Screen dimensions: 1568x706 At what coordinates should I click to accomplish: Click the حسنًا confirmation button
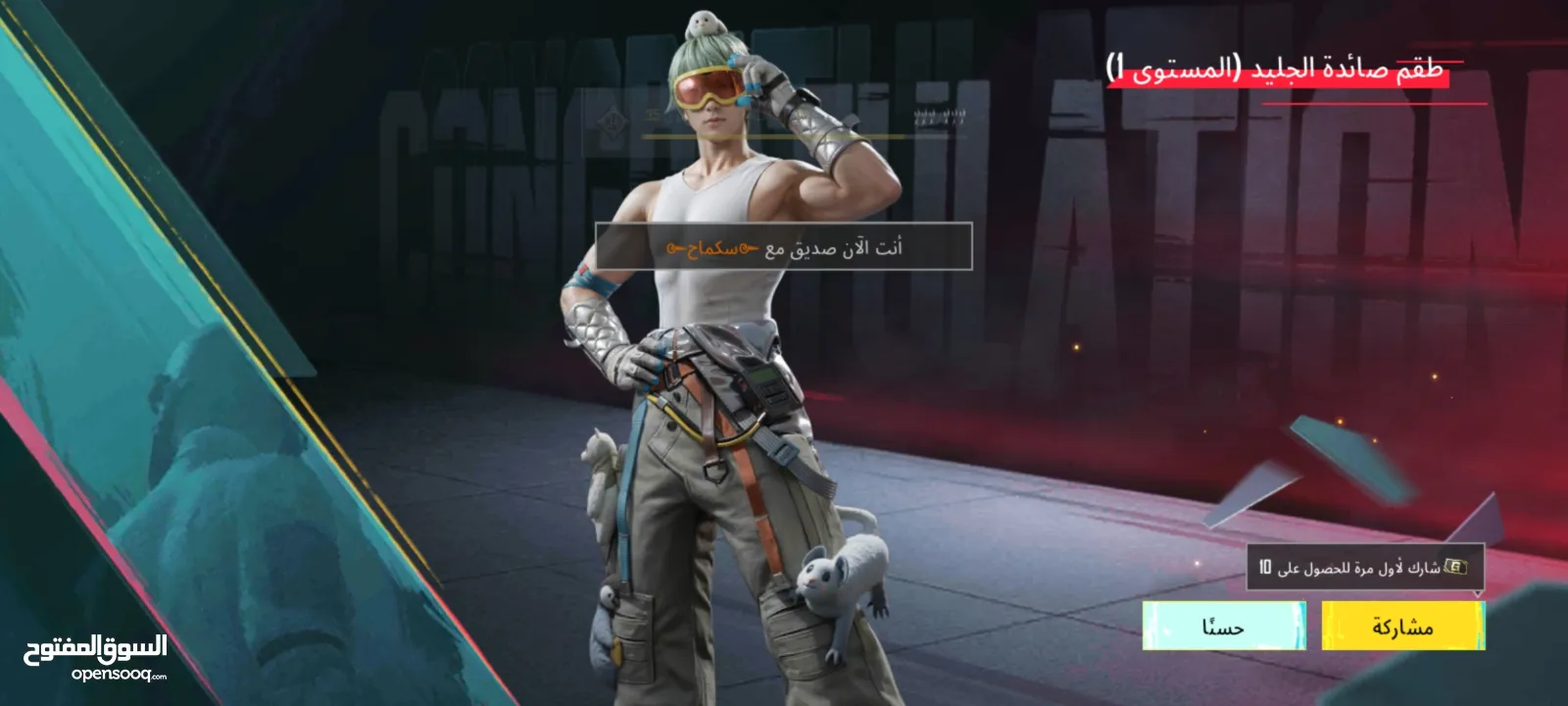(1225, 628)
